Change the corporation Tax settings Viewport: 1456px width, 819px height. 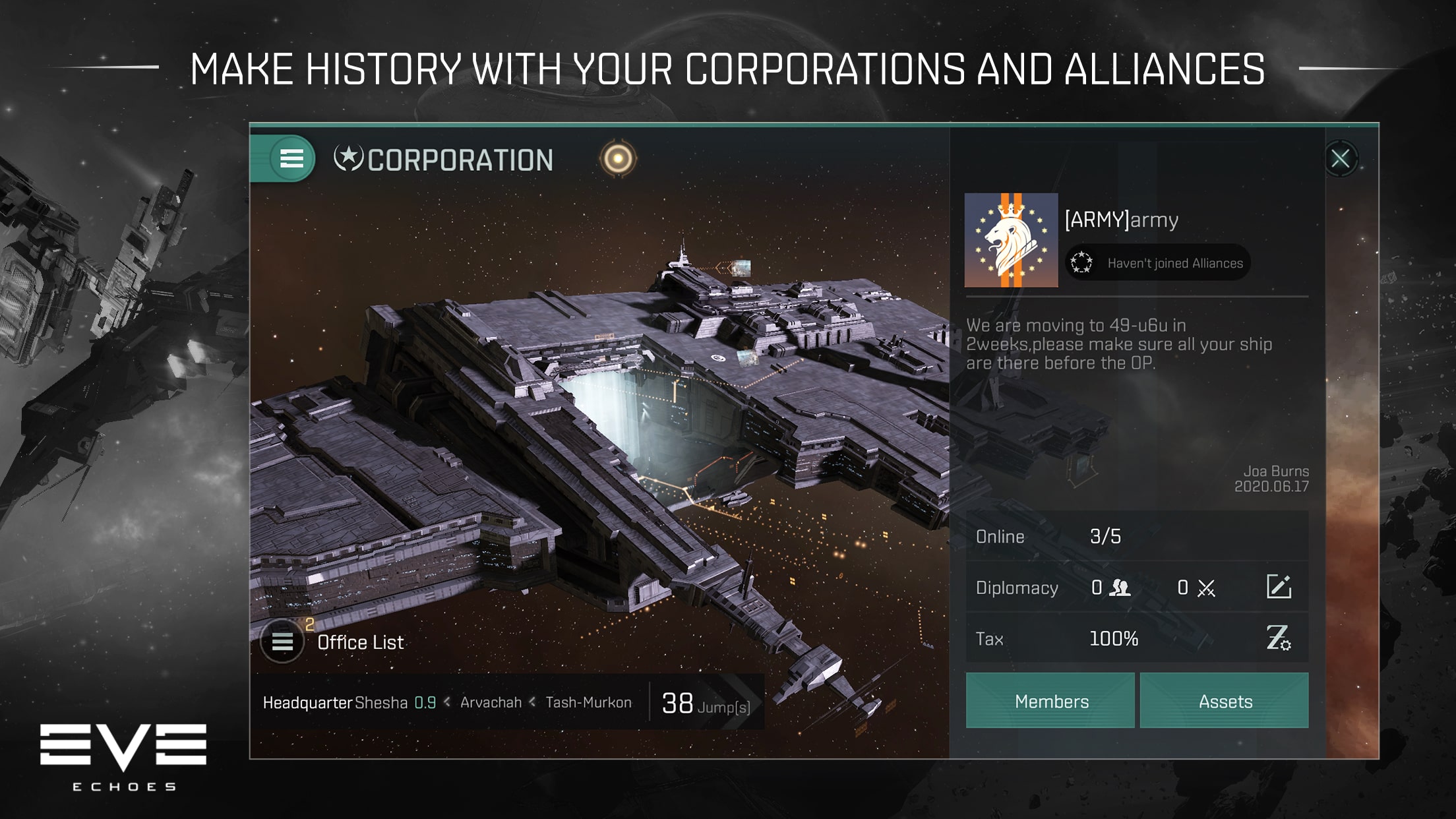coord(1279,638)
